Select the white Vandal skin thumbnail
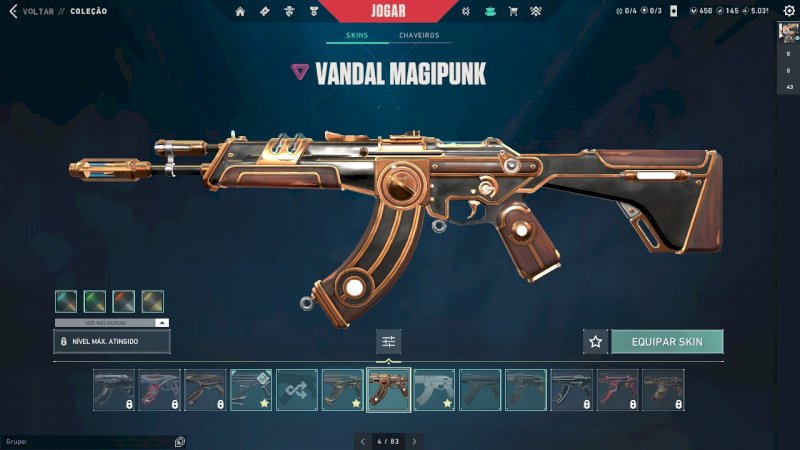The height and width of the screenshot is (450, 800). [x=434, y=390]
